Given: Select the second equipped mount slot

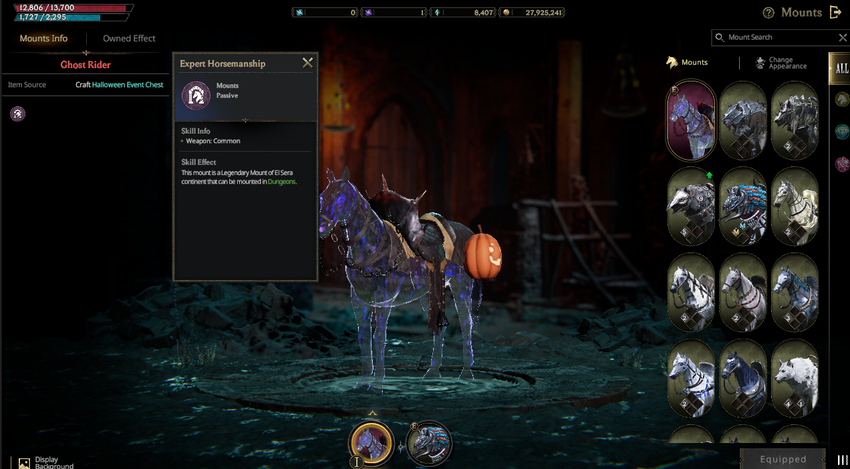Looking at the screenshot, I should click(429, 443).
